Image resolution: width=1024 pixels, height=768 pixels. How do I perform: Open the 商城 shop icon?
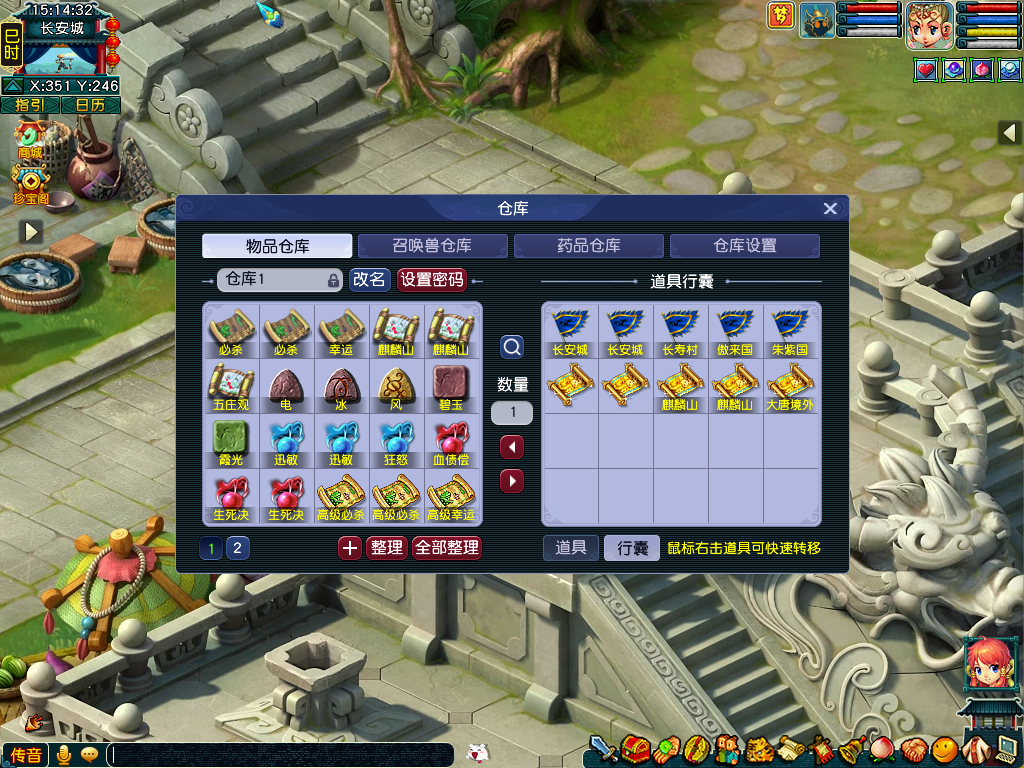click(x=30, y=140)
